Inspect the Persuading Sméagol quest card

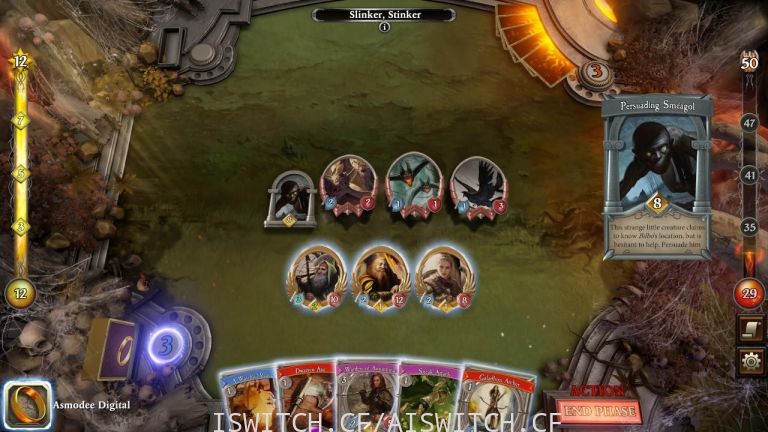656,175
